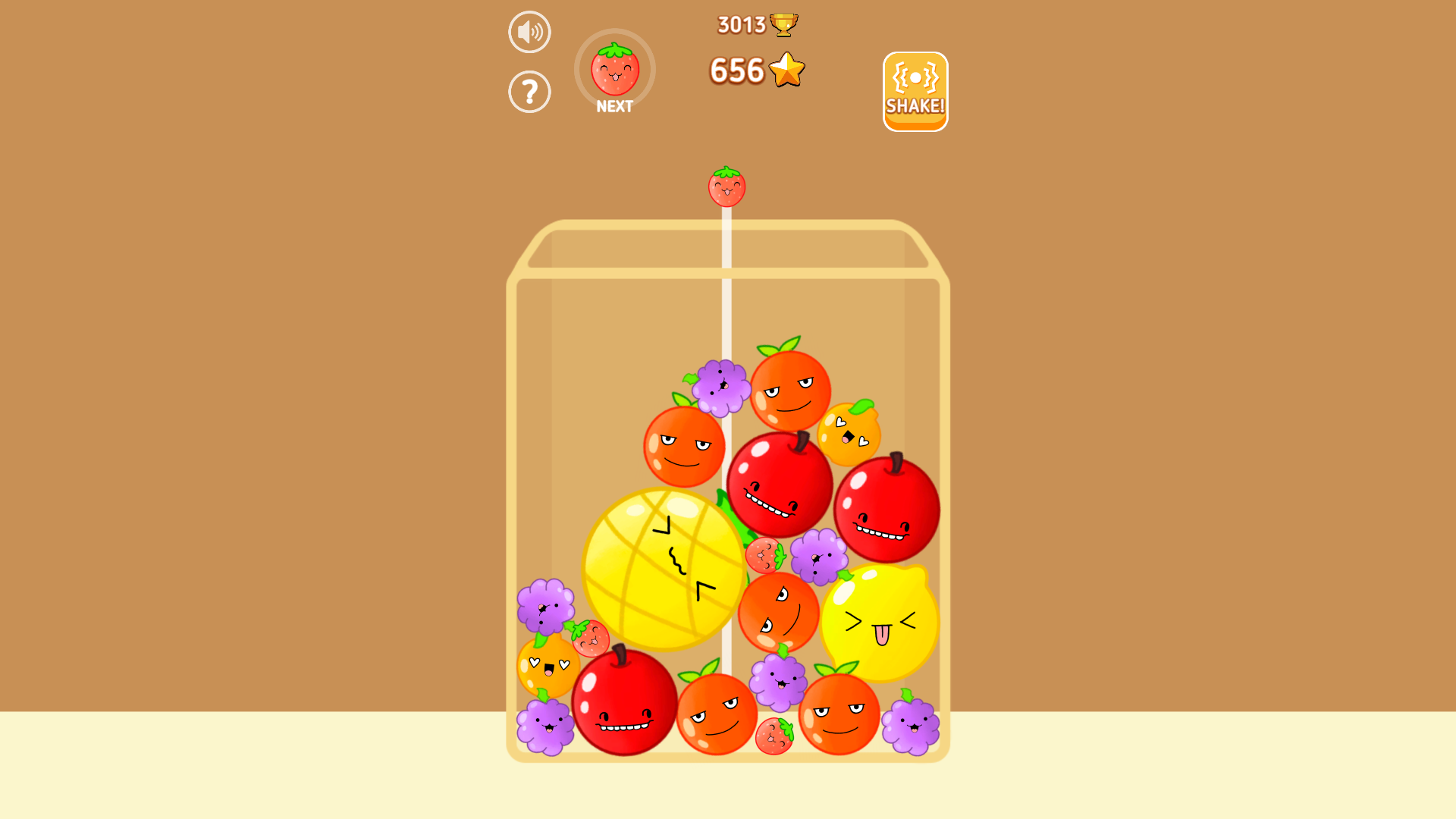Click the trophy icon beside the 3013 score
The height and width of the screenshot is (819, 1456).
tap(783, 24)
